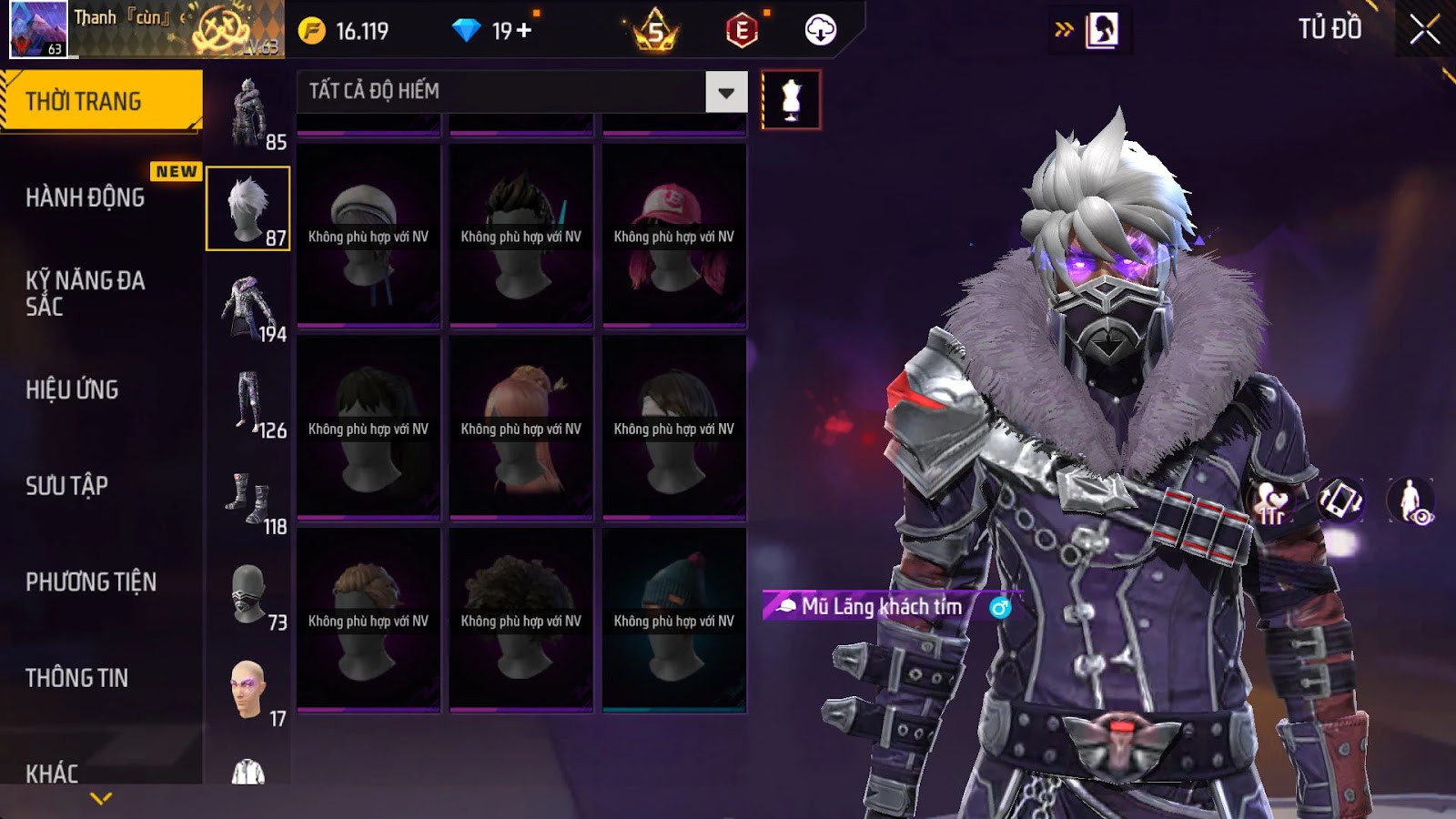Open the Phương Tiện category
1456x819 pixels.
coord(91,581)
